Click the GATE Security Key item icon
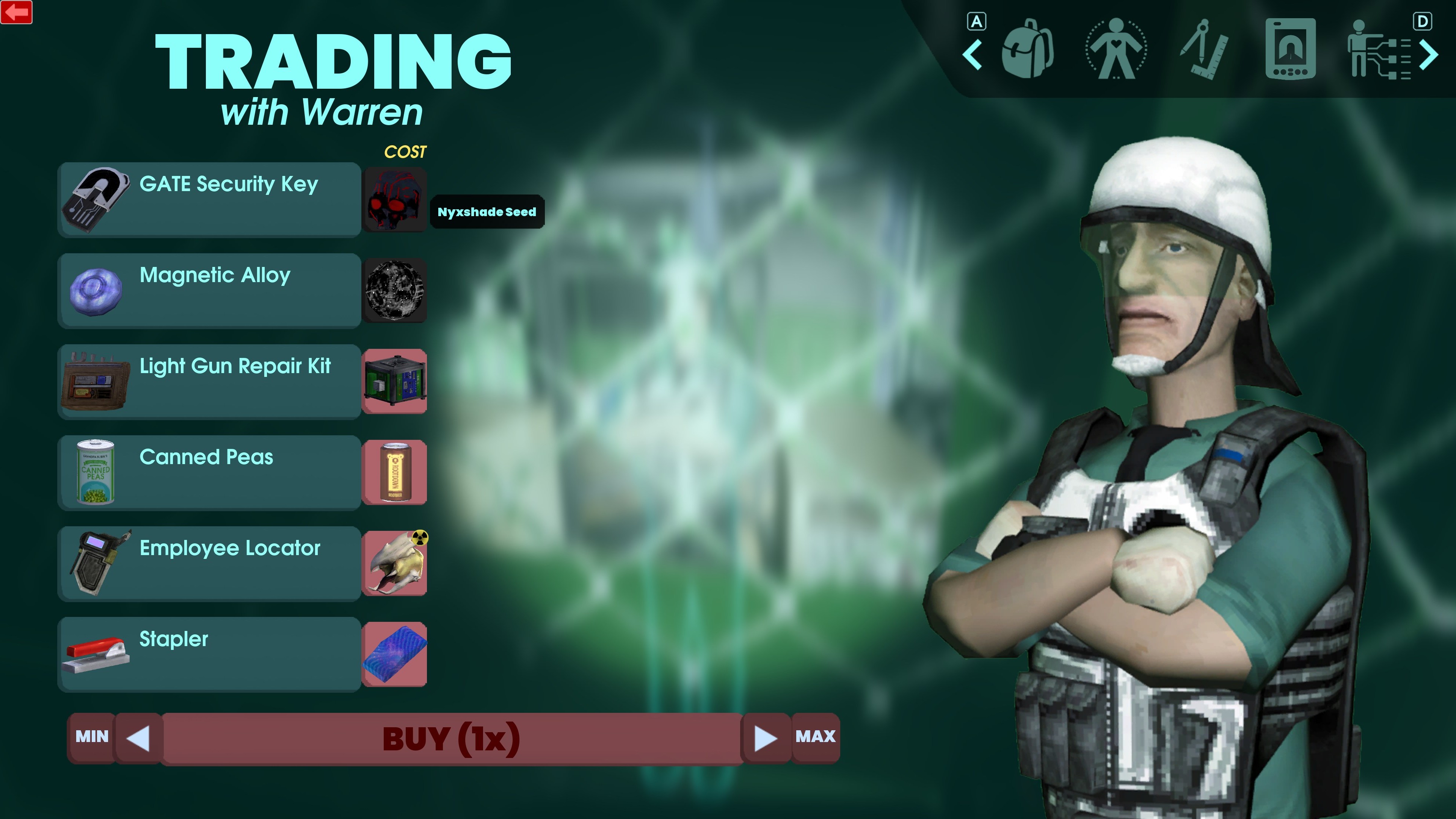Viewport: 1456px width, 819px height. [97, 199]
